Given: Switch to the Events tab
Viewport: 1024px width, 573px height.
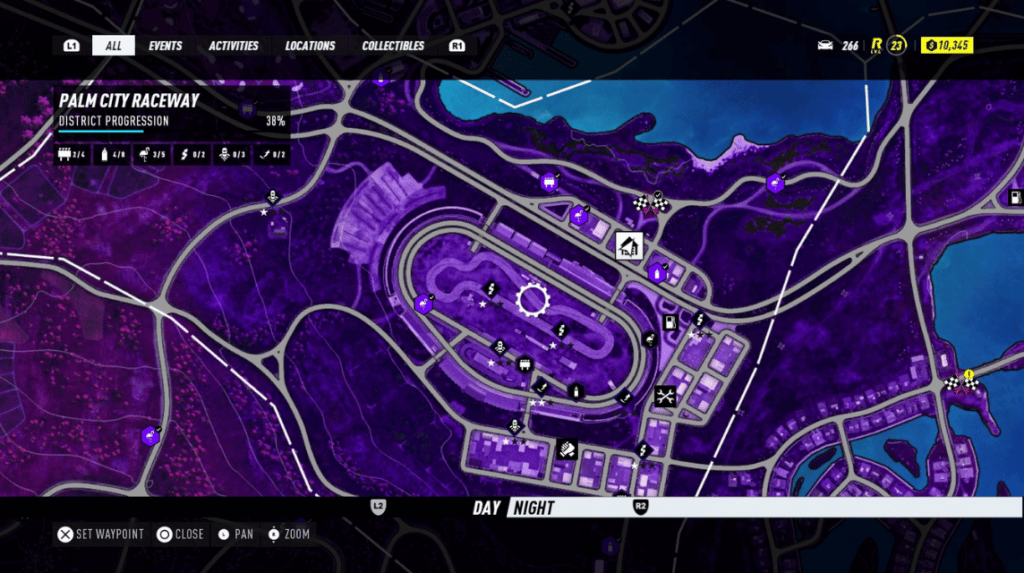Looking at the screenshot, I should (x=165, y=46).
